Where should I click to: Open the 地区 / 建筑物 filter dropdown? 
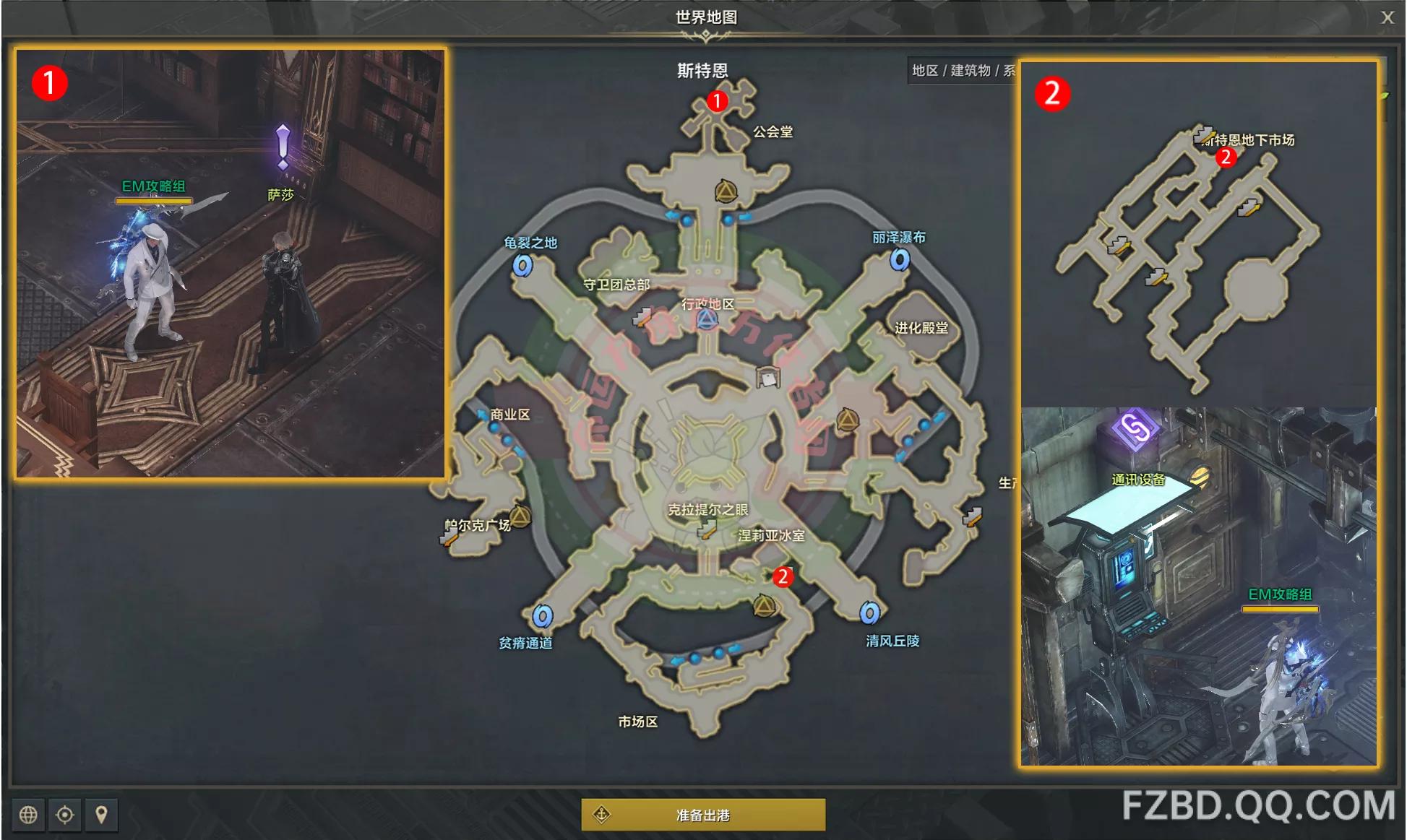pos(963,70)
